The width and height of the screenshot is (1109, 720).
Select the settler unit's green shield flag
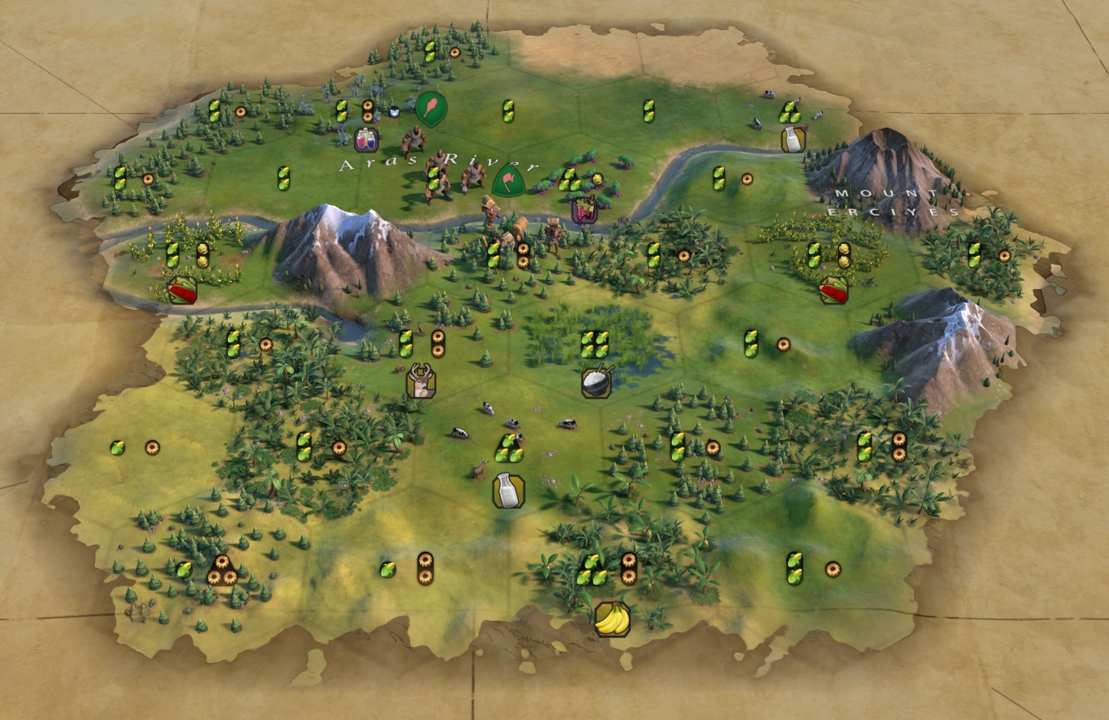[x=508, y=181]
